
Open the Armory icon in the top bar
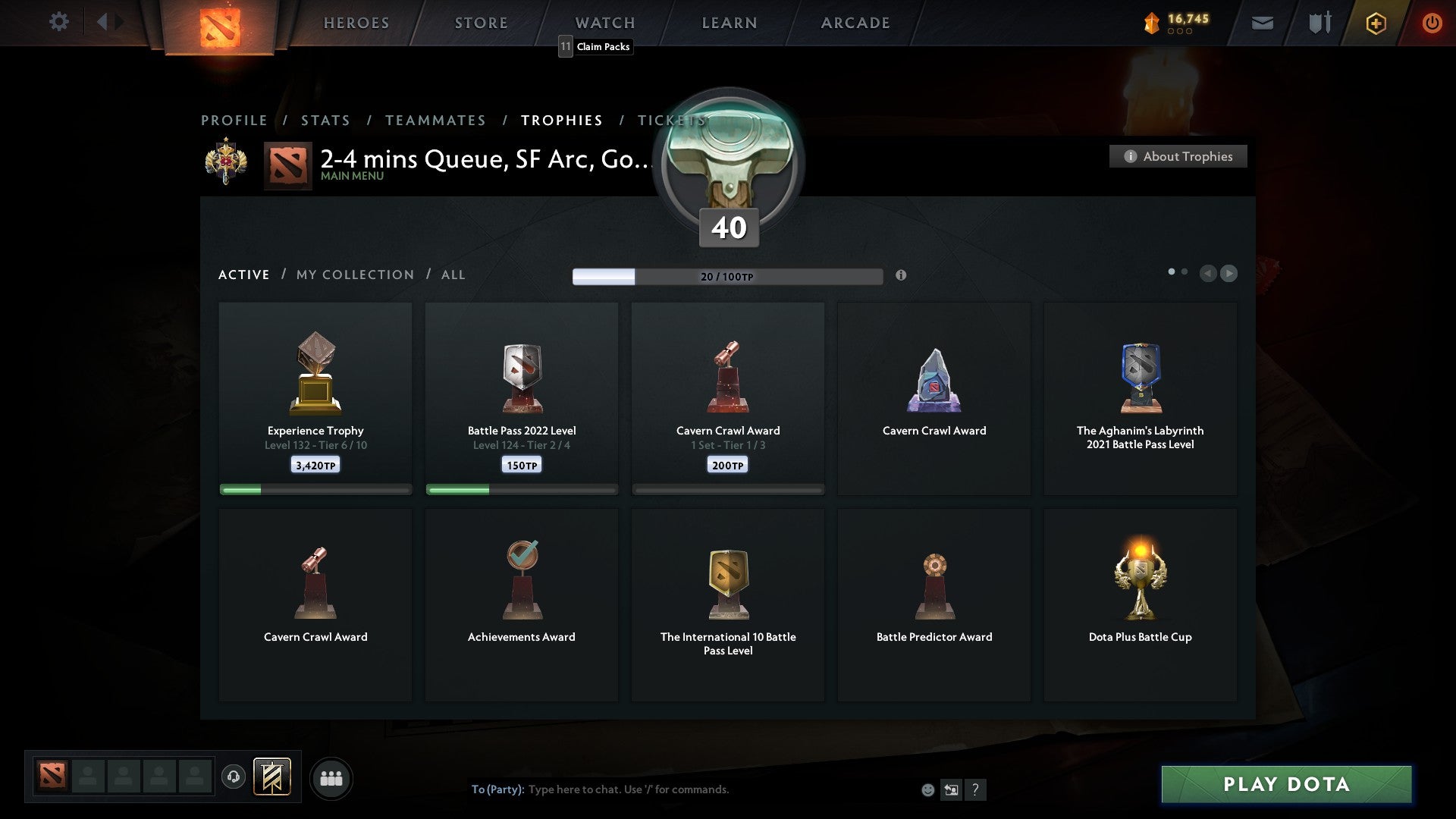point(1319,23)
